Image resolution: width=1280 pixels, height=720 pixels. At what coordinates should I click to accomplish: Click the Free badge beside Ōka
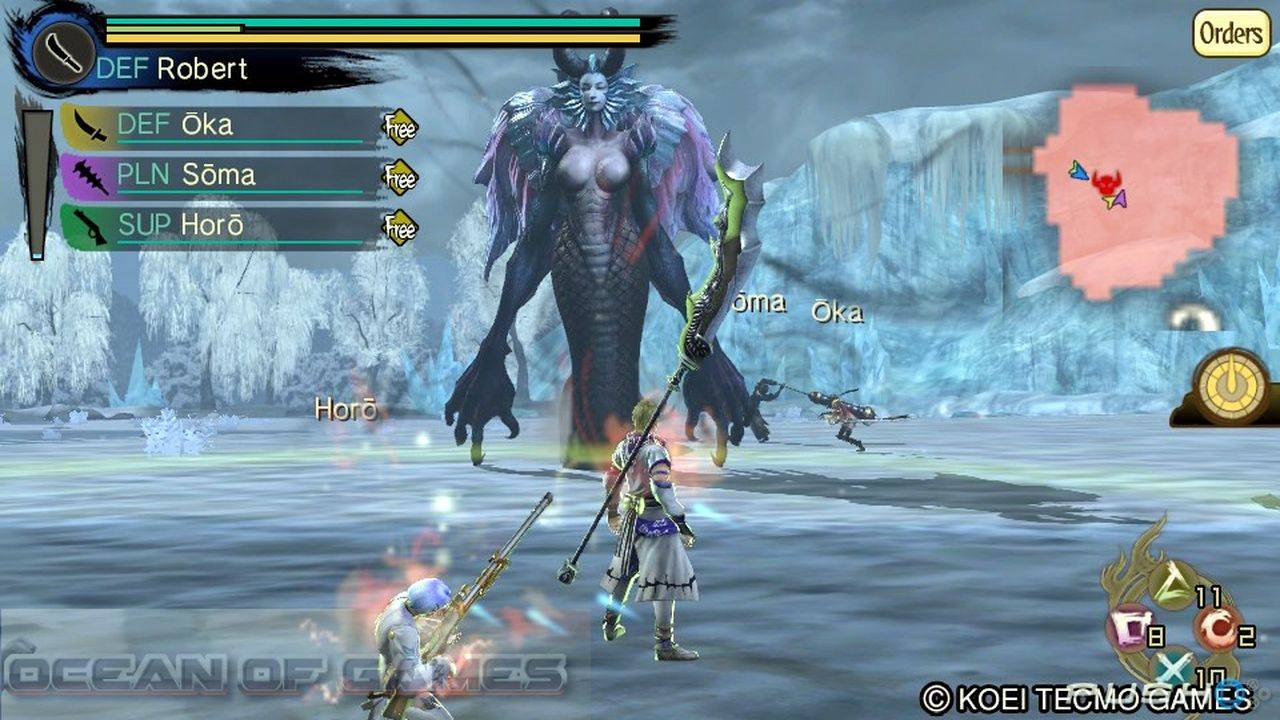click(x=400, y=127)
